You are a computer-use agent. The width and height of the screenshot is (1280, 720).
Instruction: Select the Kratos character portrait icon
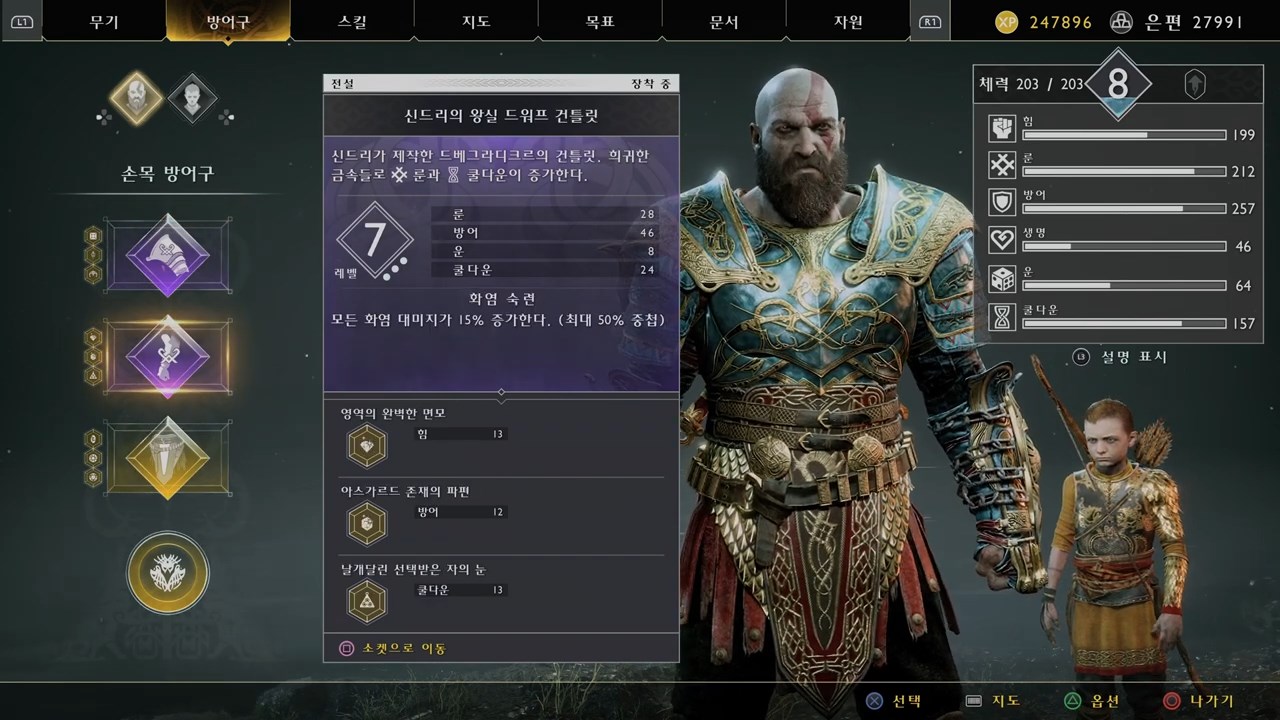[135, 97]
